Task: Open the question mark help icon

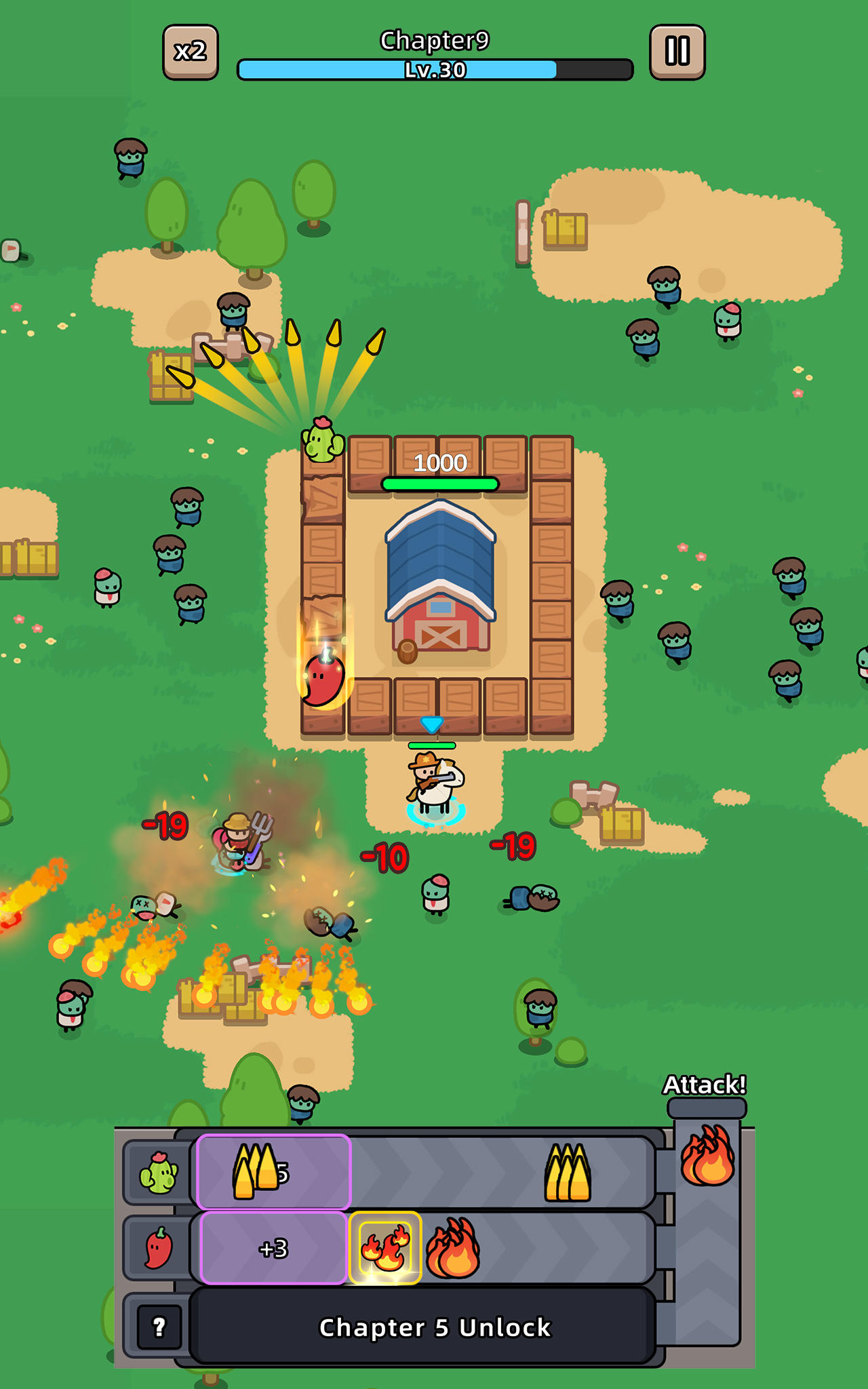Action: 160,1327
